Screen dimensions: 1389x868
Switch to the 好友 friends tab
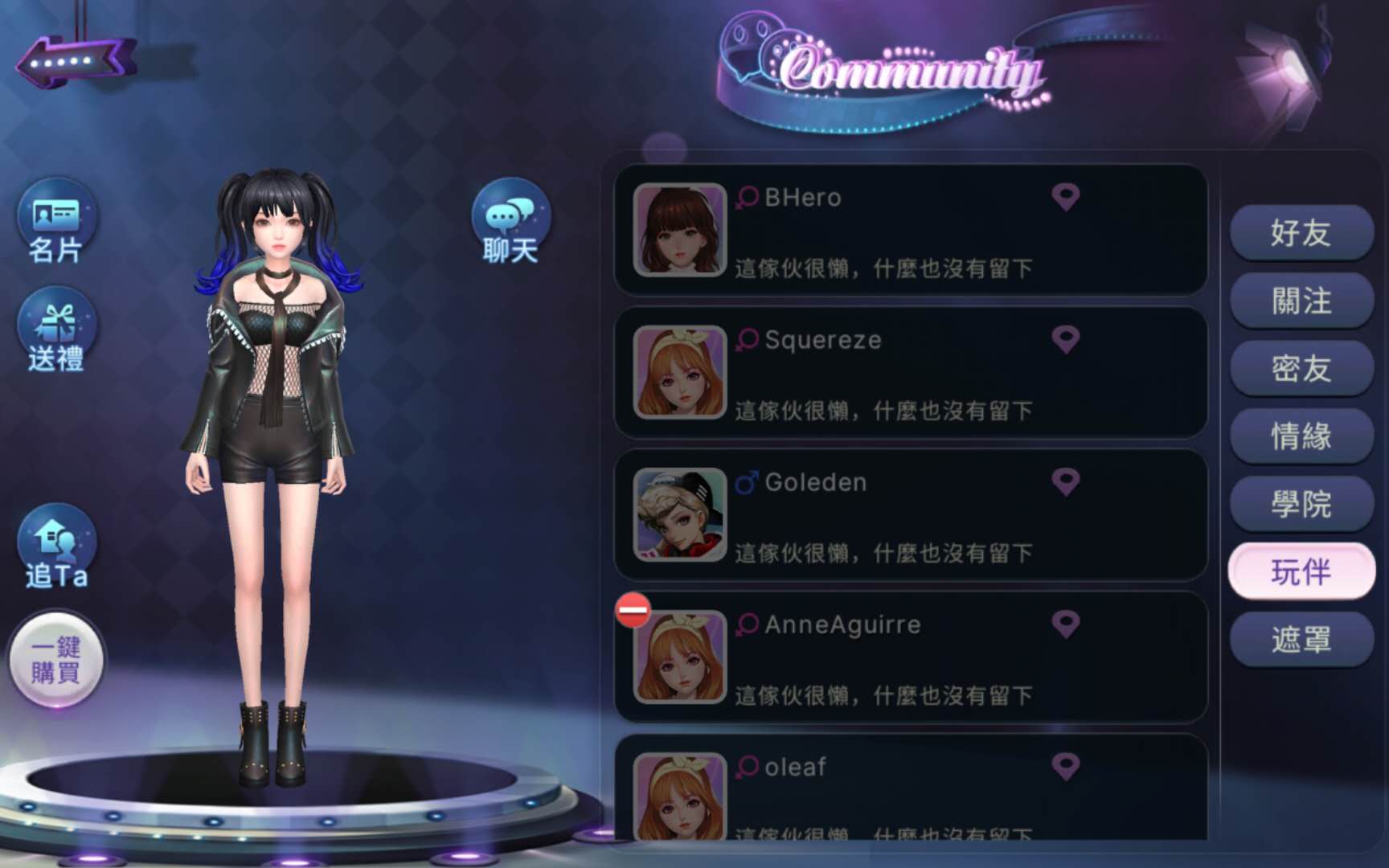click(x=1301, y=233)
